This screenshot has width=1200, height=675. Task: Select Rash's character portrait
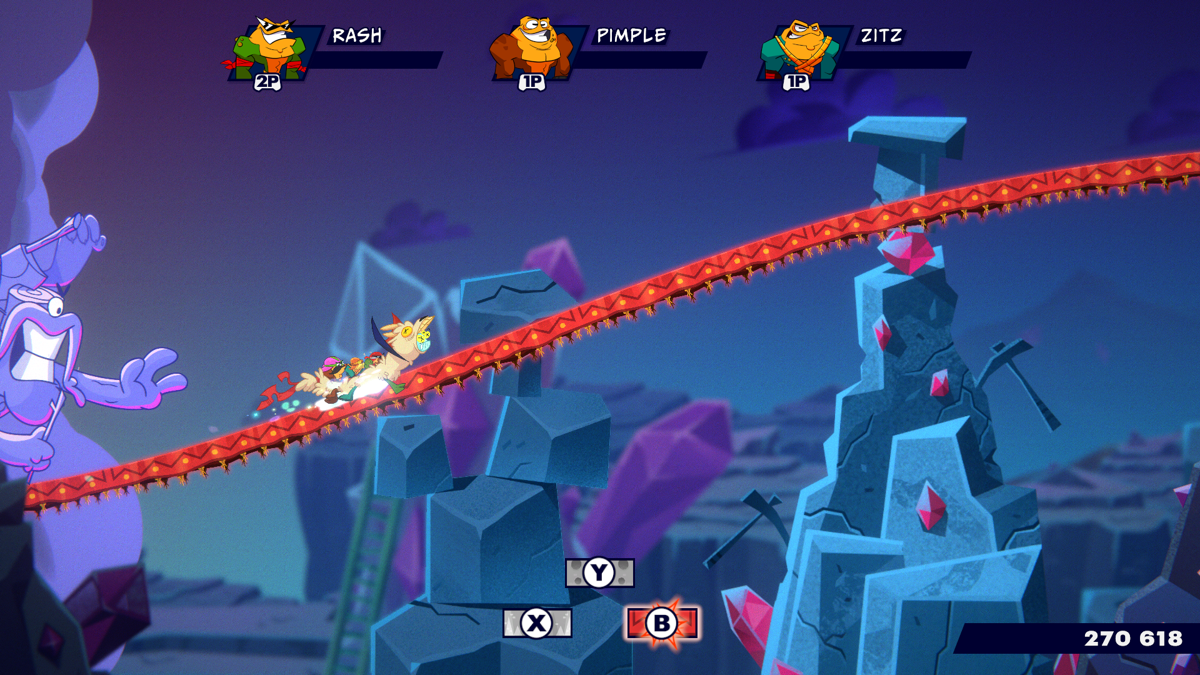269,48
